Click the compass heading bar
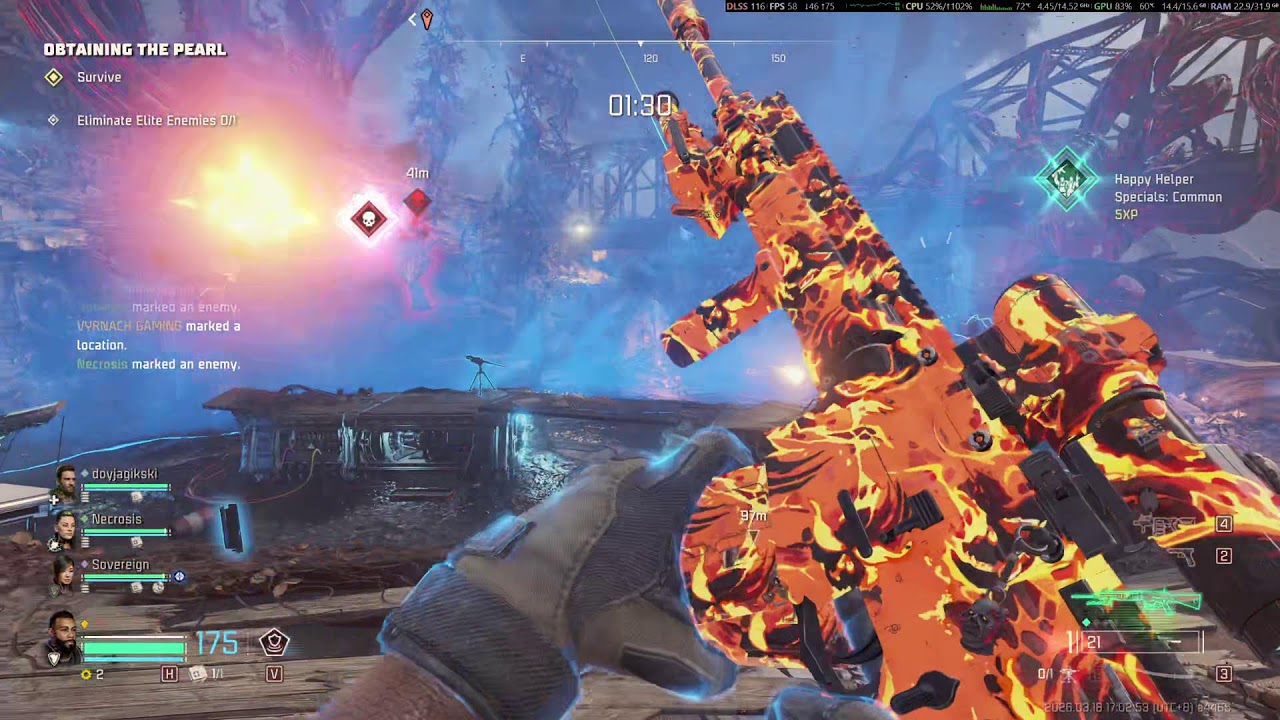Image resolution: width=1280 pixels, height=720 pixels. tap(650, 45)
